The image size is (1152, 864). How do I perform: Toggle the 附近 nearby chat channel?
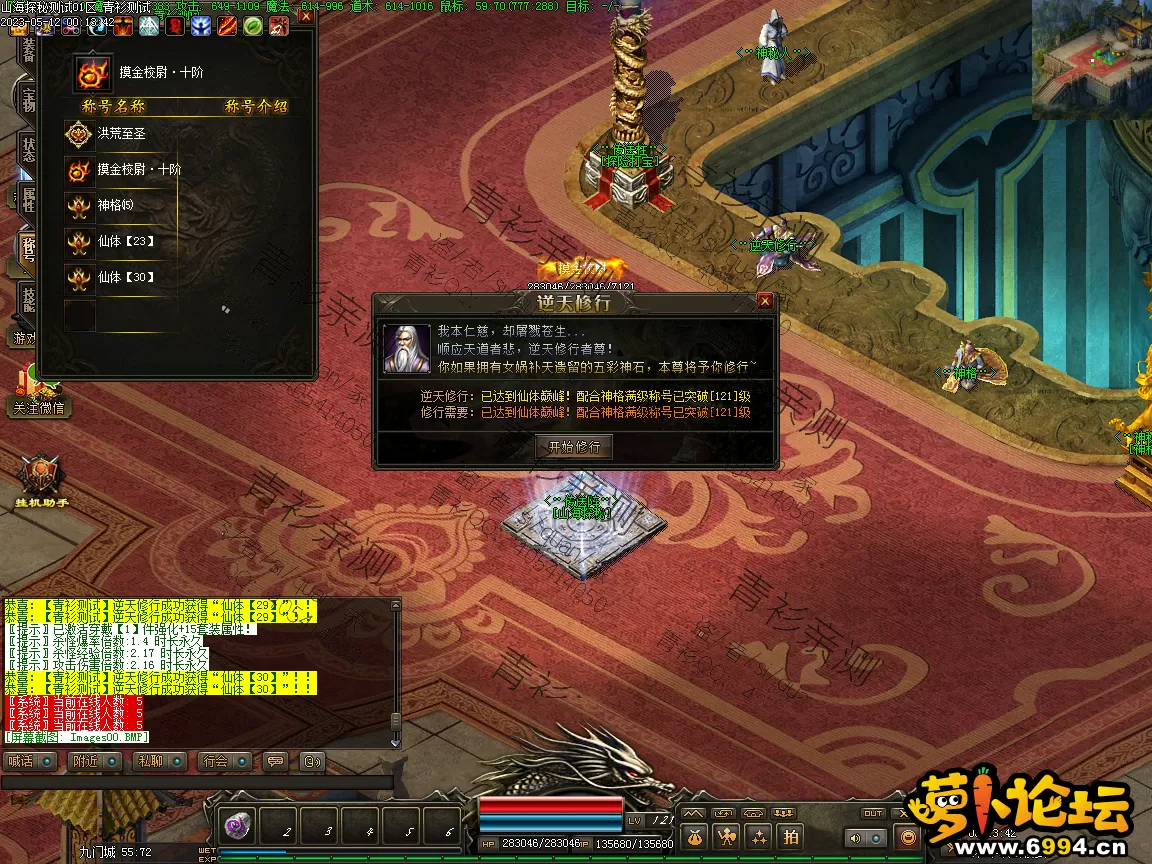(95, 761)
